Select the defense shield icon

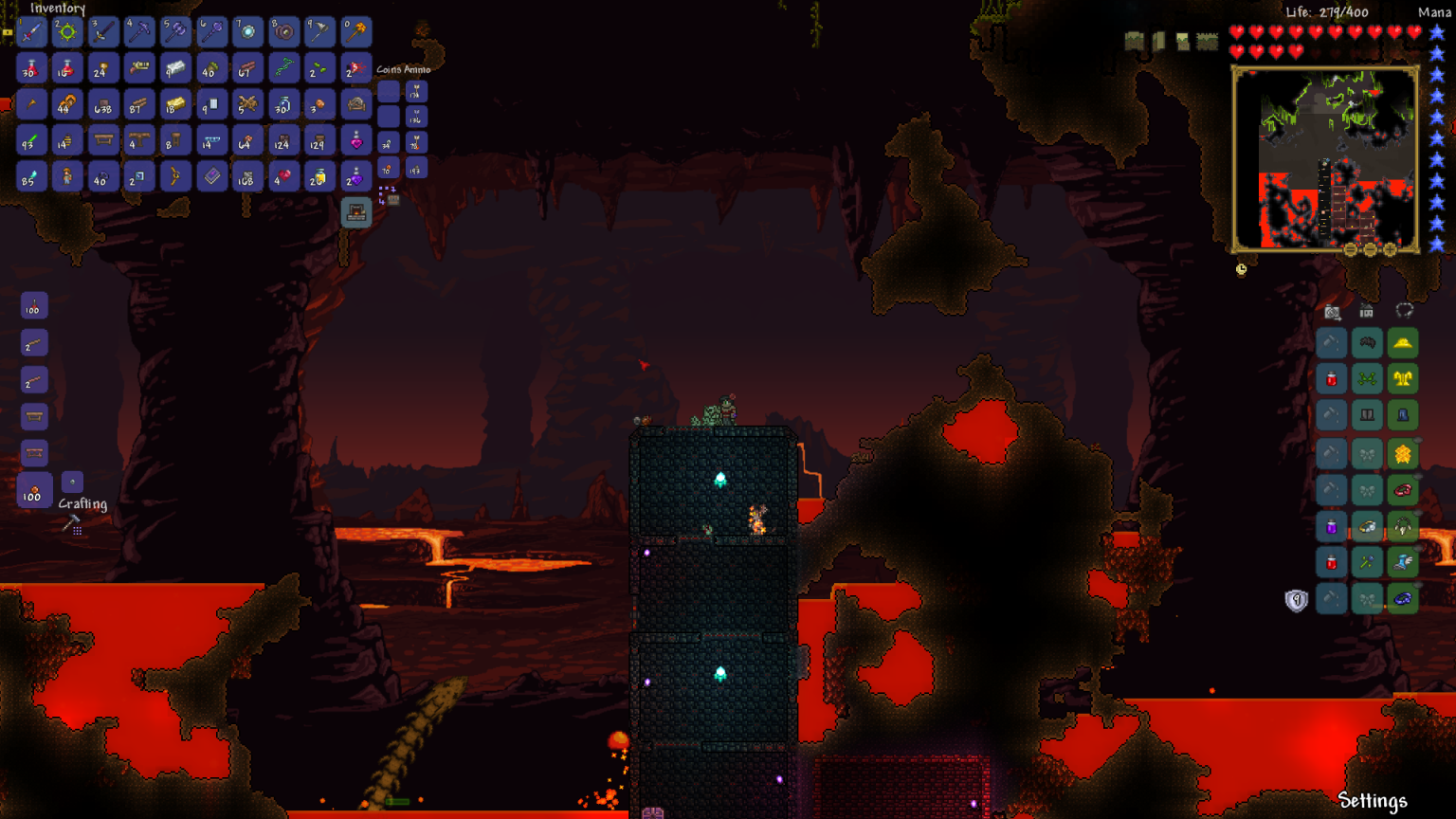[1296, 600]
